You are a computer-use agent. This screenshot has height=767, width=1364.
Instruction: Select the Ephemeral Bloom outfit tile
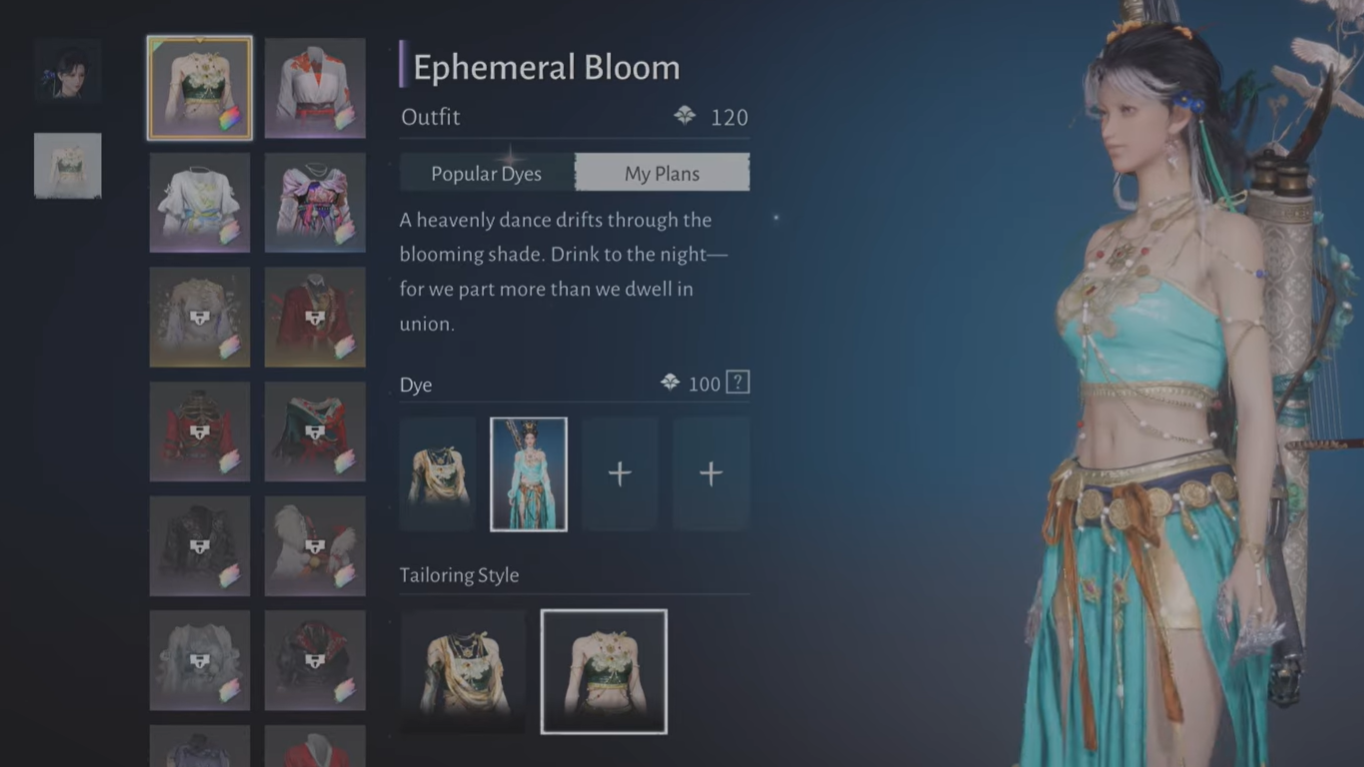[200, 88]
